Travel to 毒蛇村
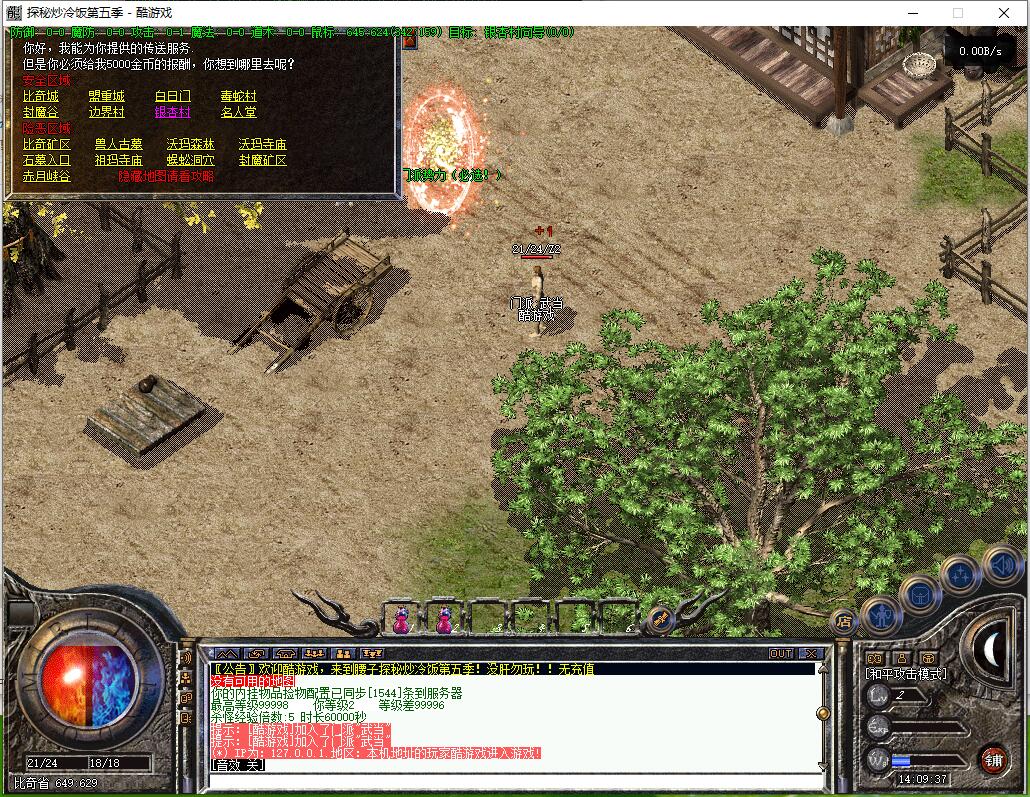1030x797 pixels. (x=238, y=96)
